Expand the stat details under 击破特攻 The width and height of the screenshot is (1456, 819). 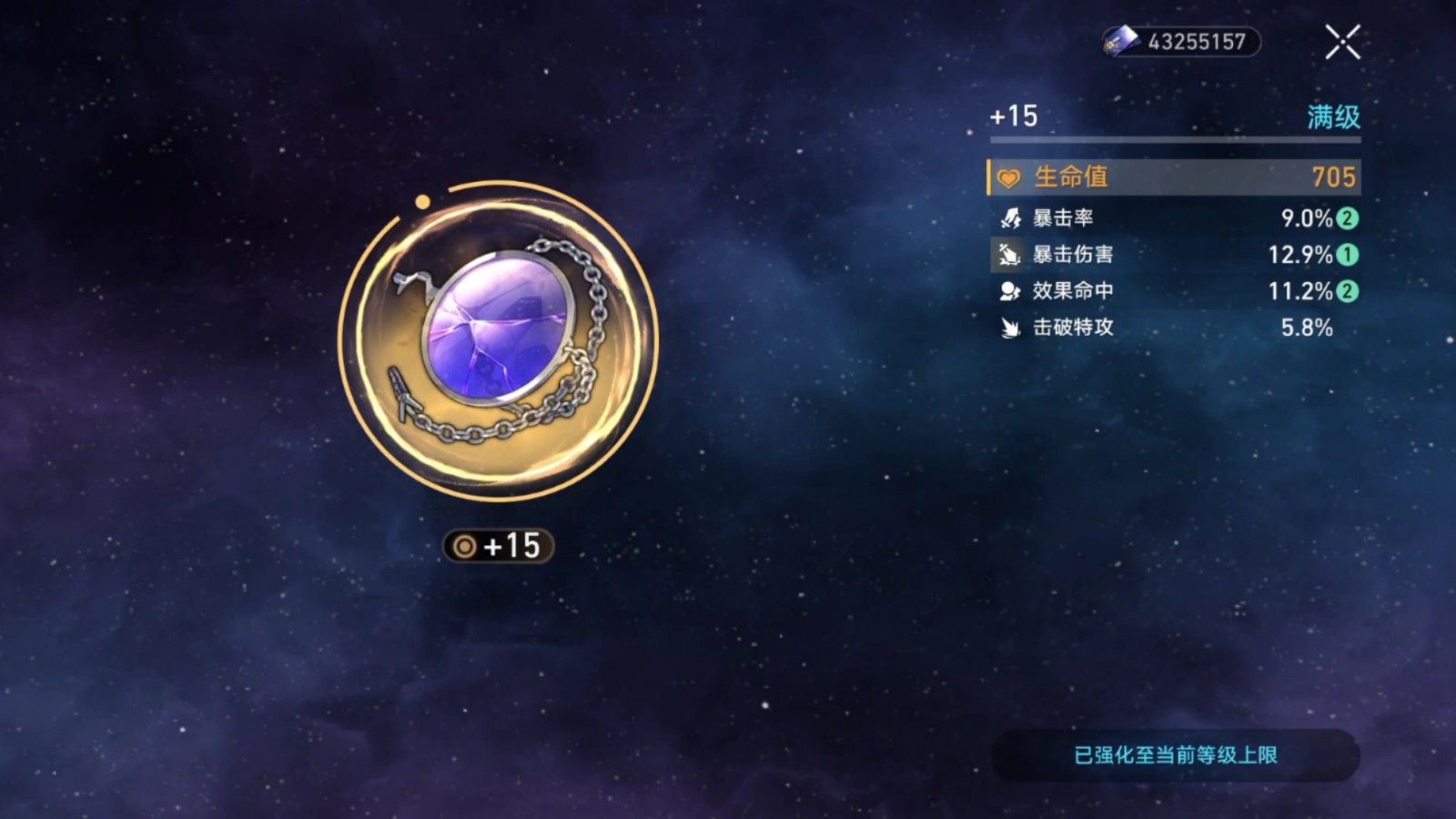[x=1172, y=328]
